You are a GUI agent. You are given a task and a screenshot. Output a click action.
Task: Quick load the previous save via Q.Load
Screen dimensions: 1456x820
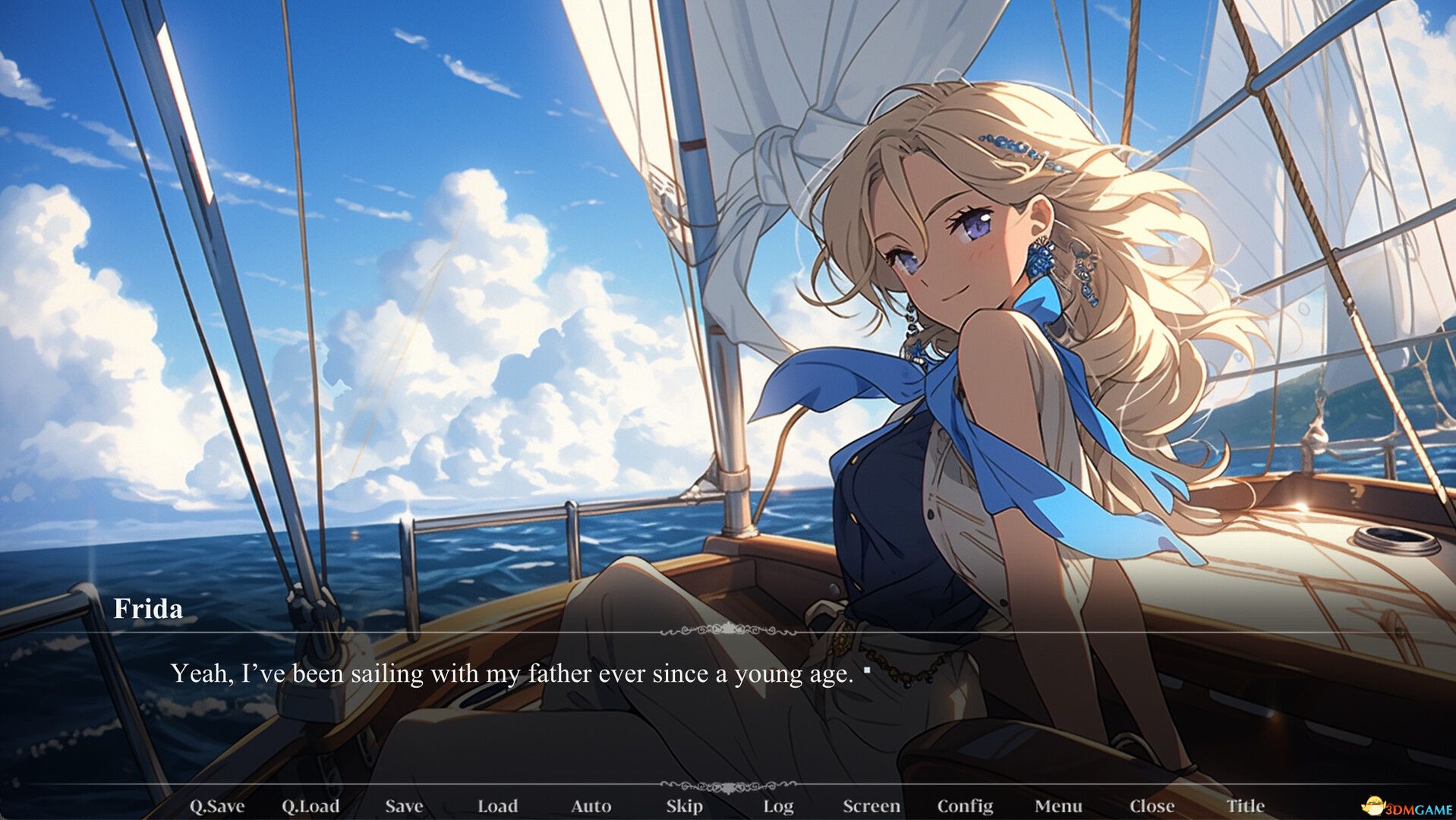coord(313,806)
